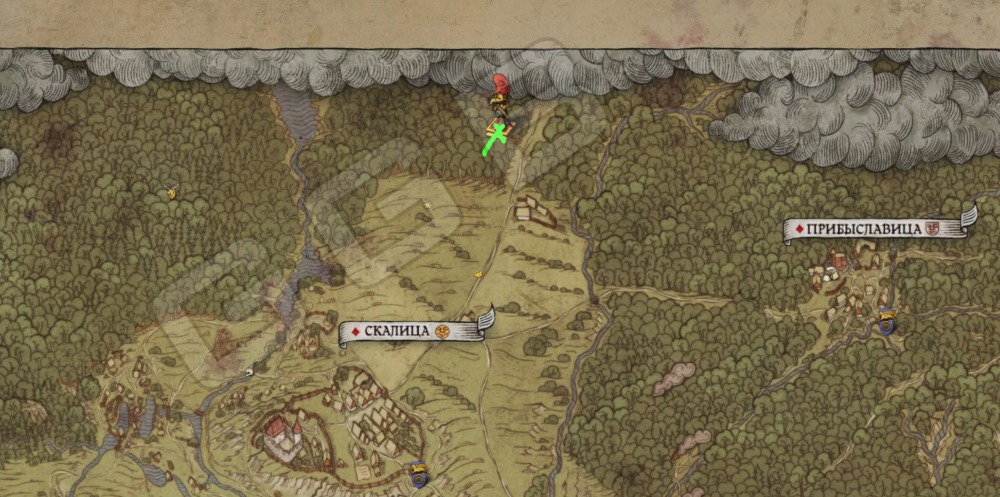Select the red-hooded player figure marker
Image resolution: width=1000 pixels, height=497 pixels.
tap(498, 92)
